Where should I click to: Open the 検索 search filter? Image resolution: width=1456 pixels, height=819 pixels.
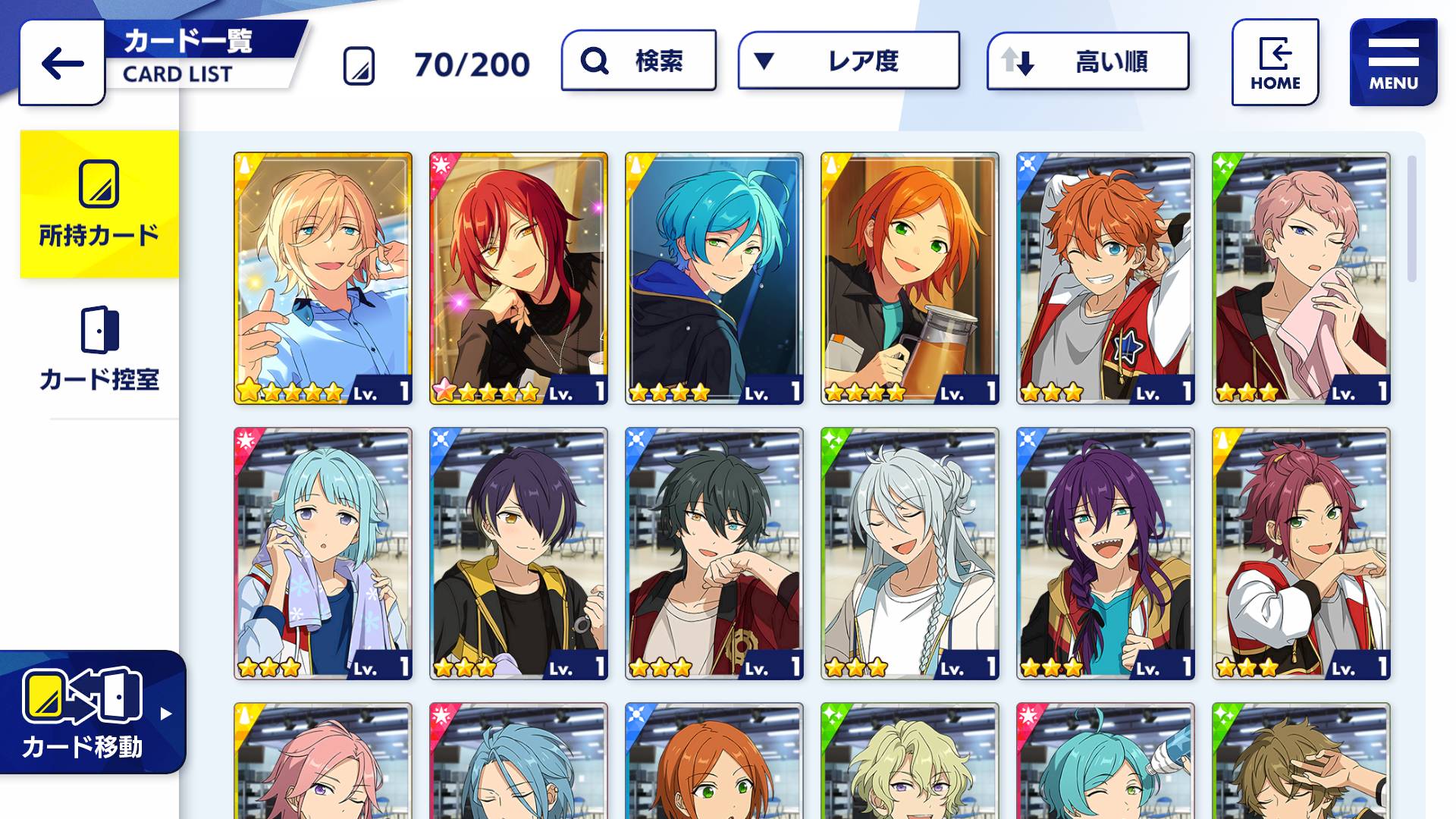click(x=639, y=61)
